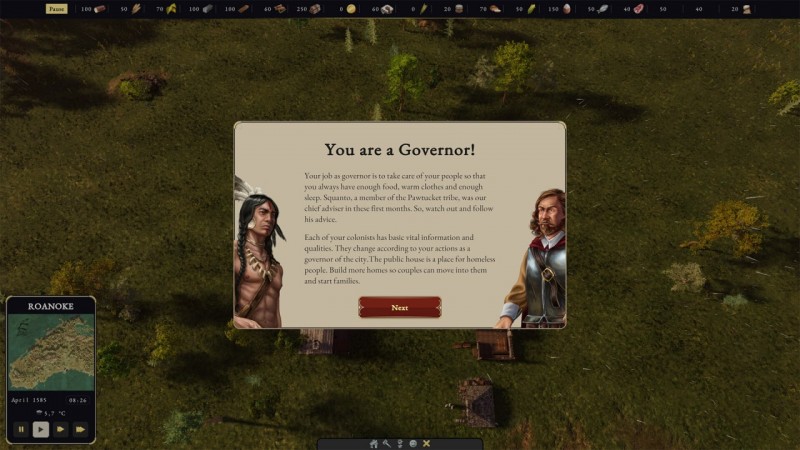Switch to fast-forward speed
This screenshot has width=800, height=450.
60,429
